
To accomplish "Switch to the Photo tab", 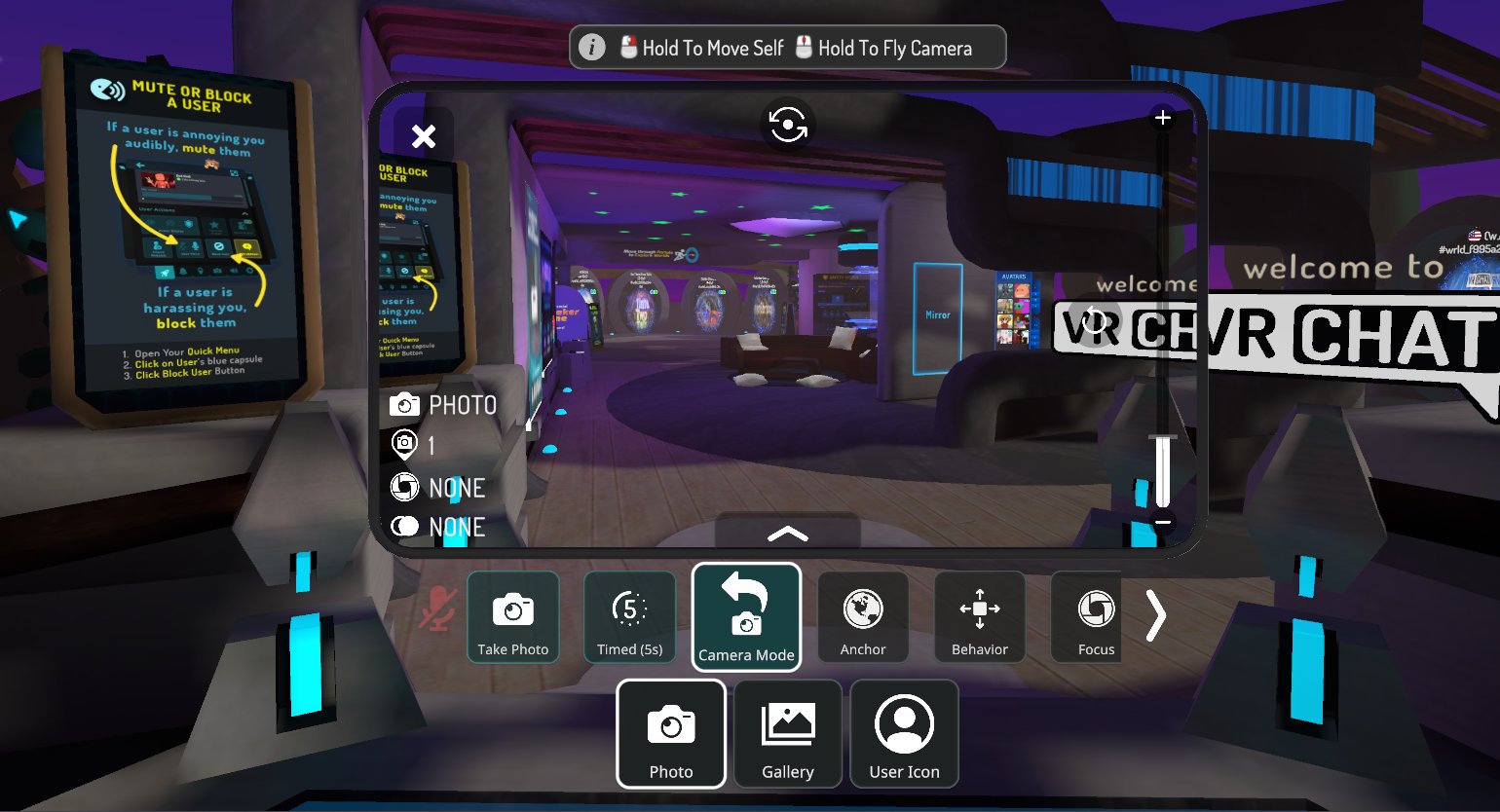I will pyautogui.click(x=670, y=733).
